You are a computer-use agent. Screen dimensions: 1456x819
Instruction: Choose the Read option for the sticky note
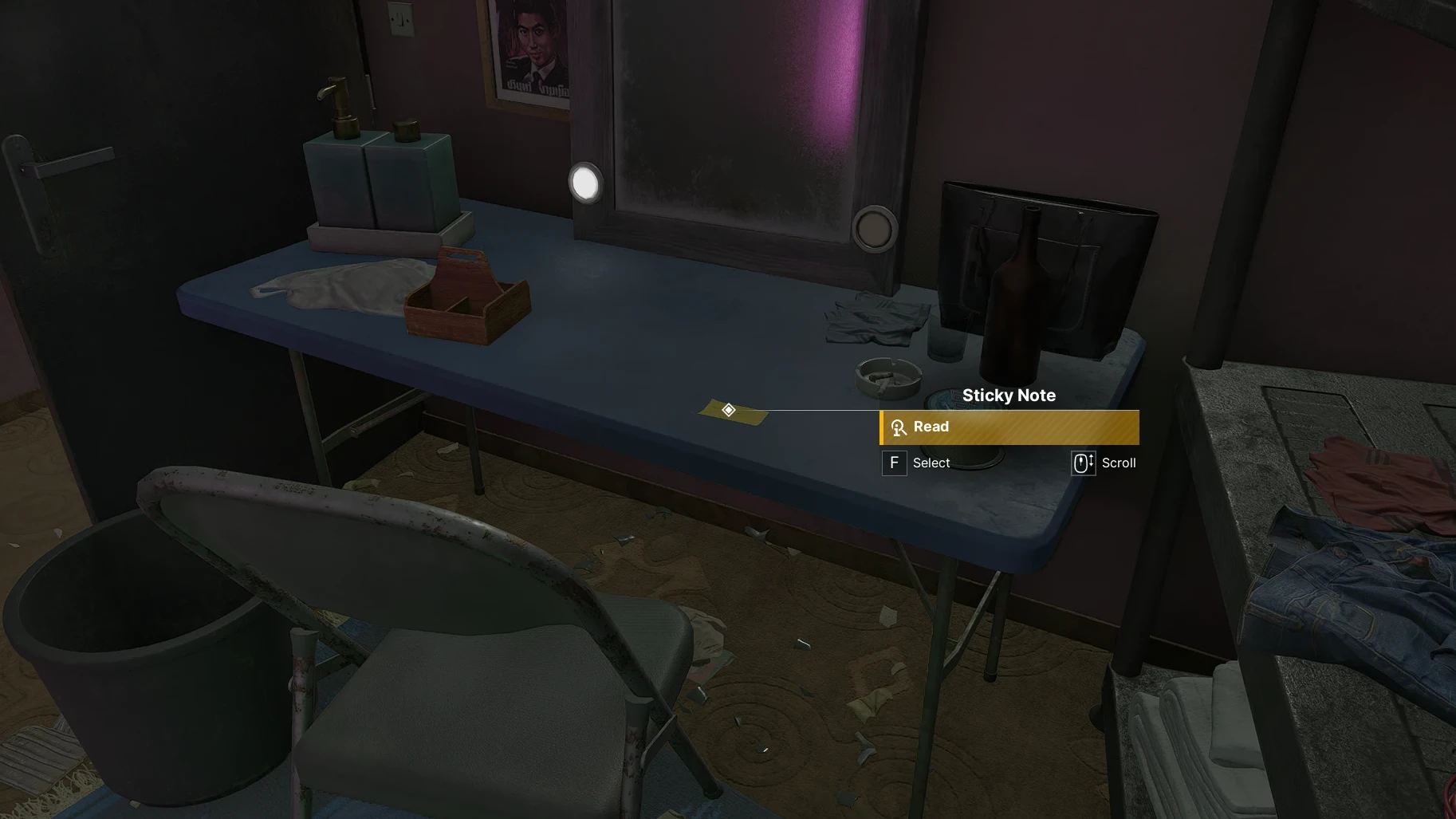[x=1009, y=427]
